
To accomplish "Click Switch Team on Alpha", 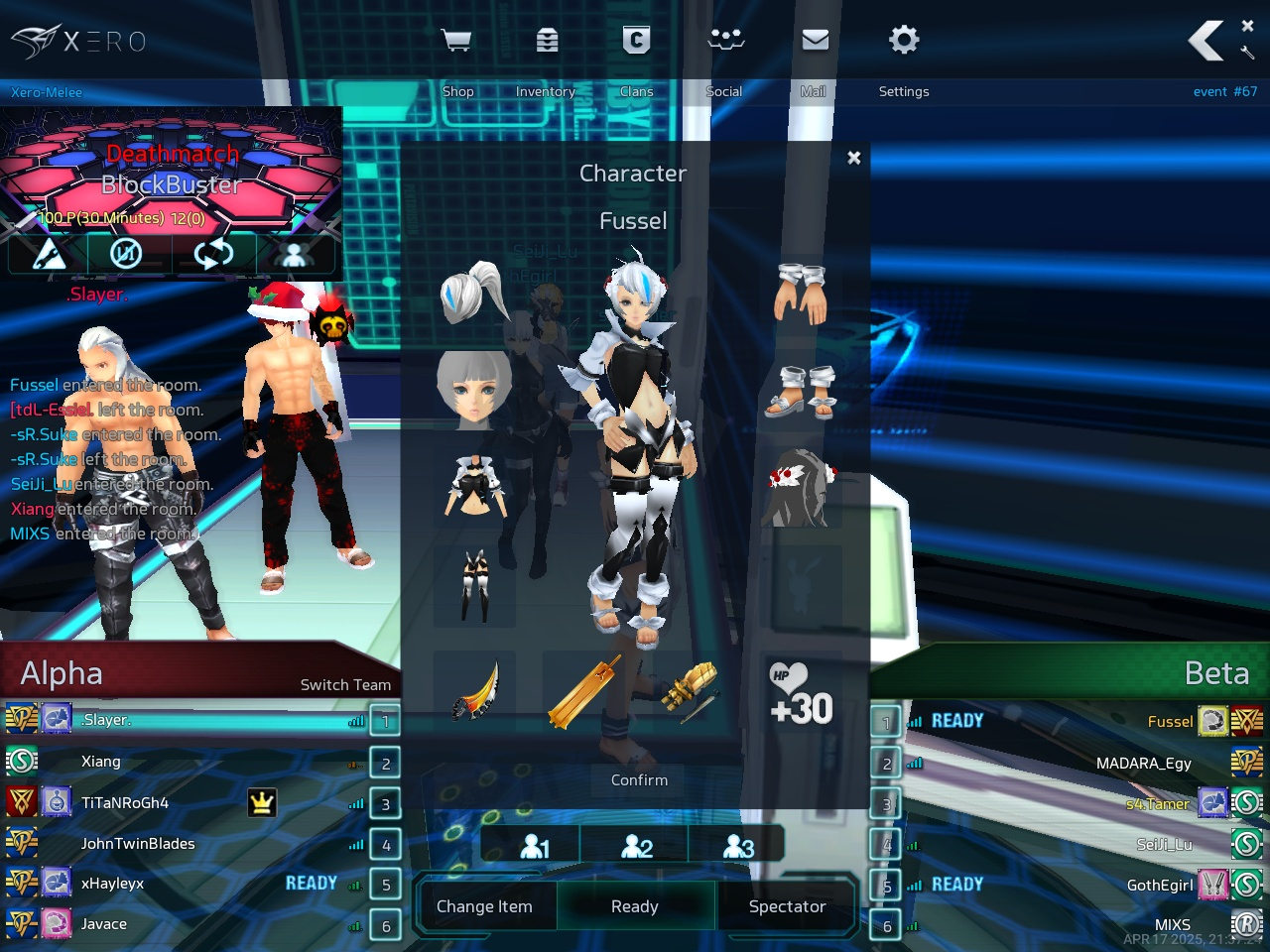I will click(x=345, y=685).
